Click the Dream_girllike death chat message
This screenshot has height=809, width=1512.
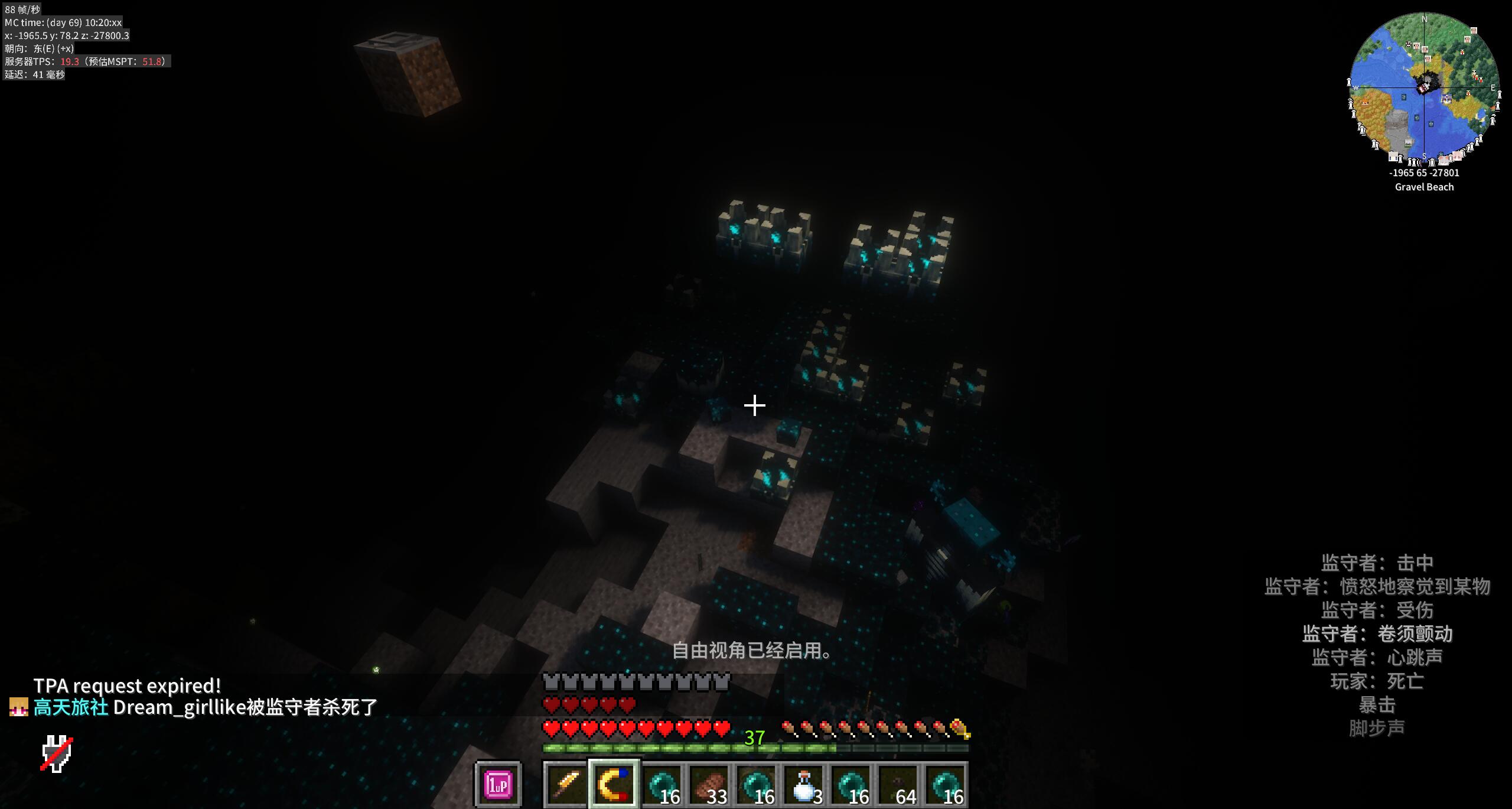pos(245,707)
